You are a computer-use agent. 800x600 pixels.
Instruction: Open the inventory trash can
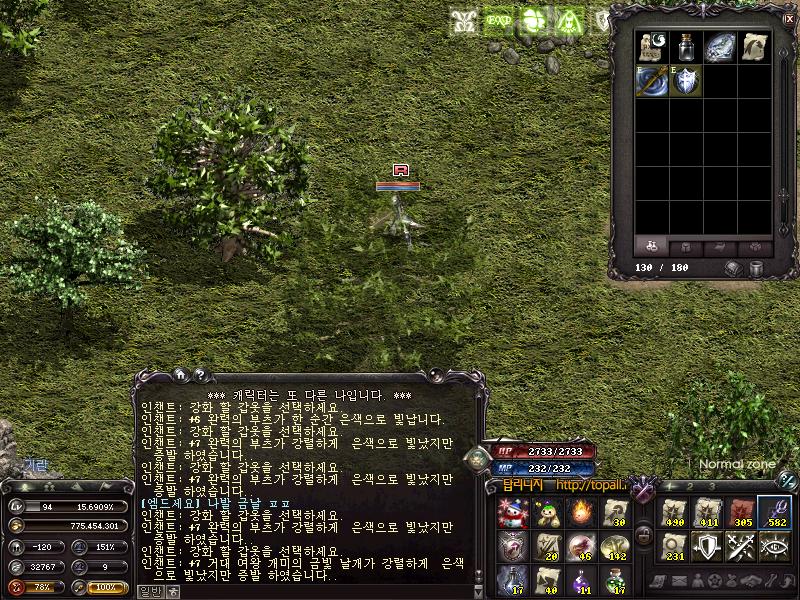pos(756,268)
